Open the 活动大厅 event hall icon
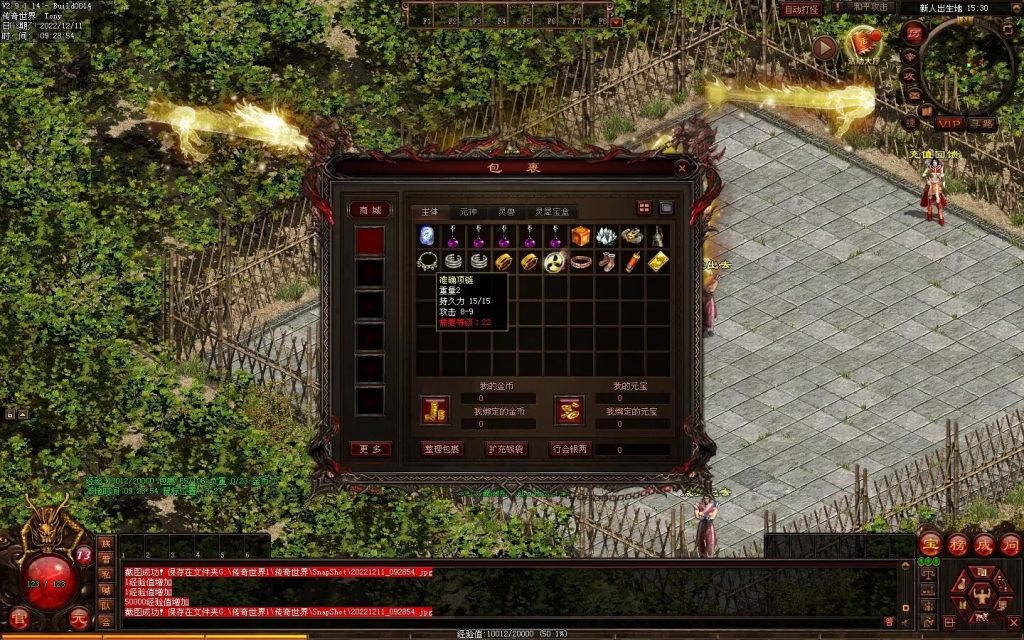Viewport: 1024px width, 640px height. pyautogui.click(x=860, y=44)
